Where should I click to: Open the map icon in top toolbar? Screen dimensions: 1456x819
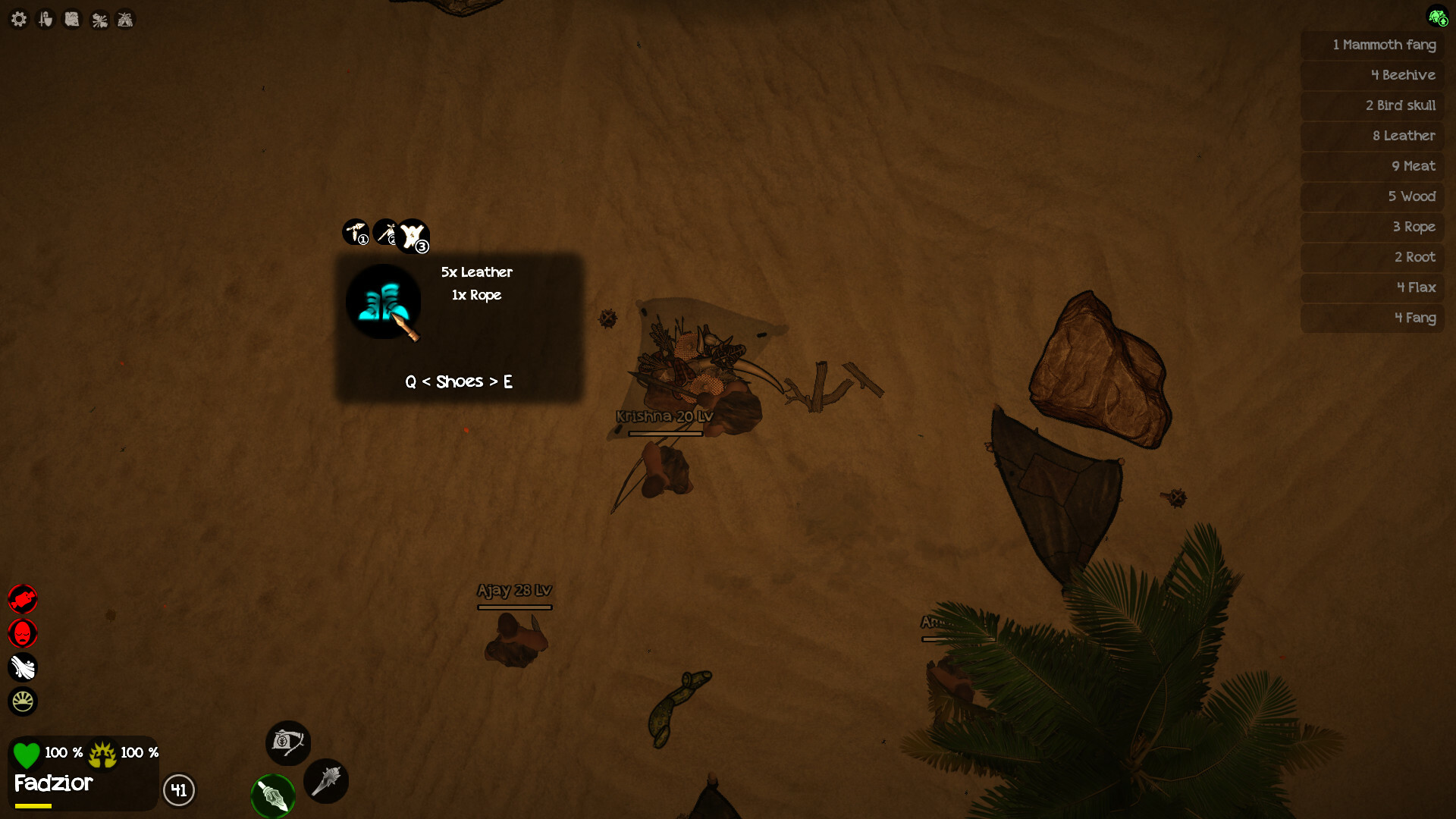pyautogui.click(x=71, y=19)
